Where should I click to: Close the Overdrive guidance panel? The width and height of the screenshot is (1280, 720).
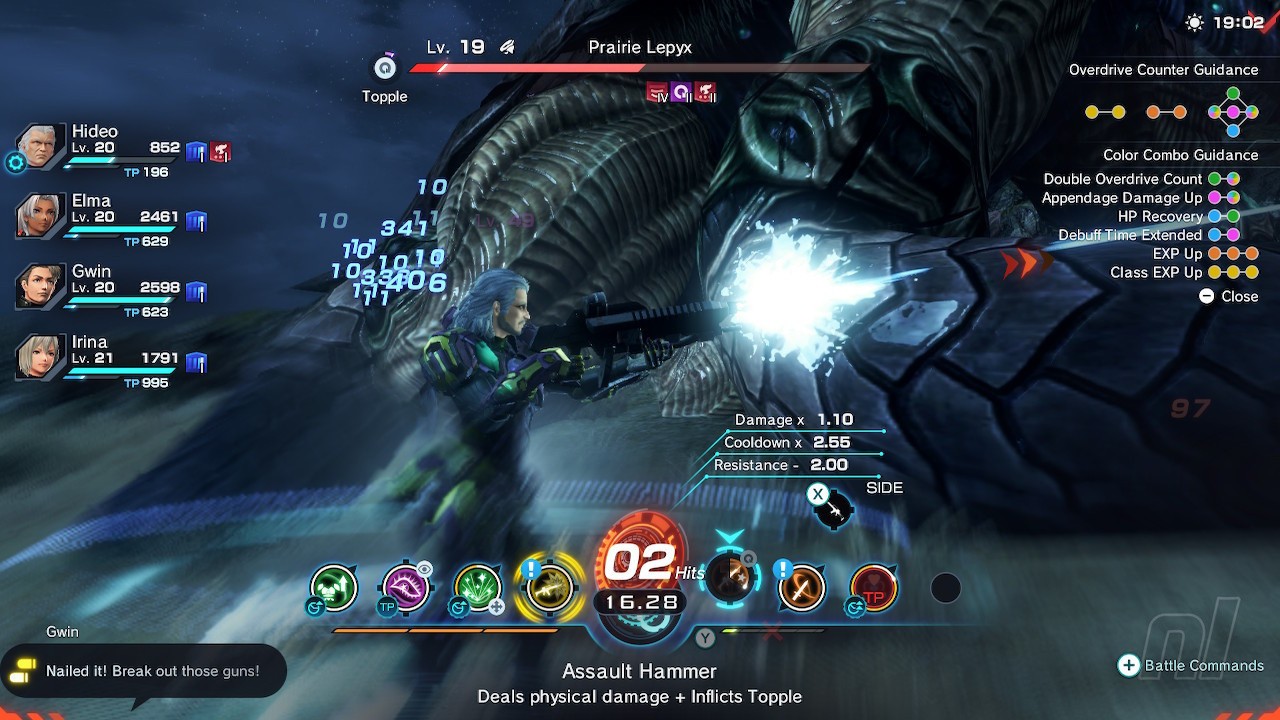(1228, 296)
